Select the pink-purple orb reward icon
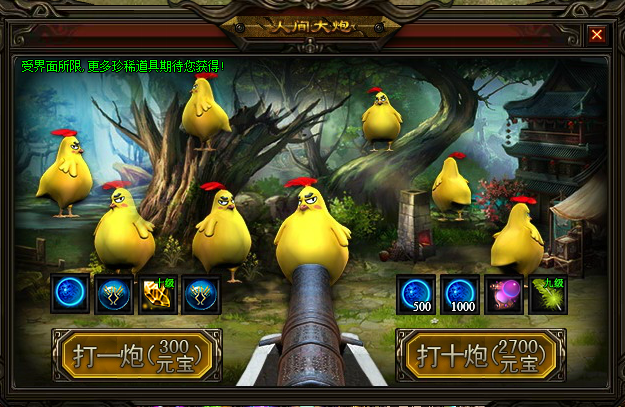The height and width of the screenshot is (407, 625). pos(503,295)
